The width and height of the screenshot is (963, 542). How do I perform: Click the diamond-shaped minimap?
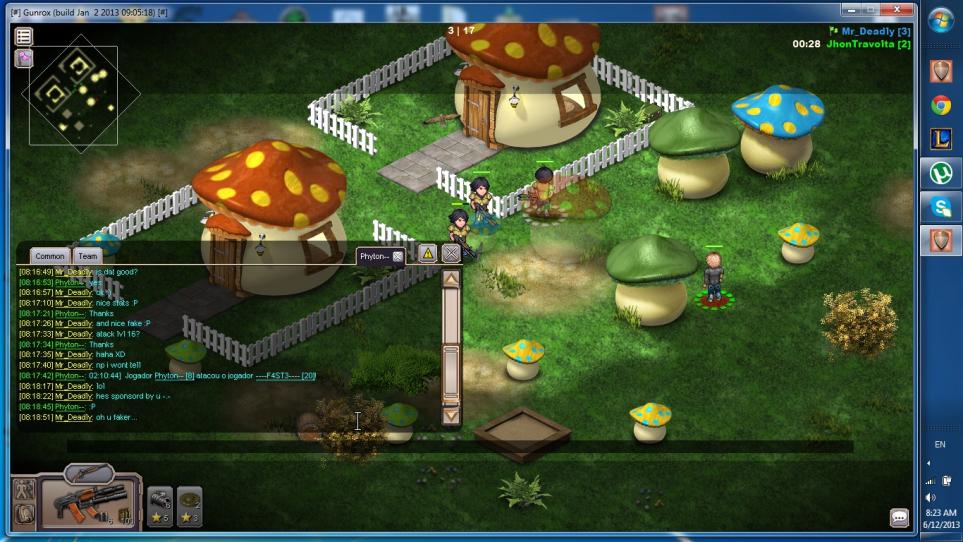coord(74,93)
